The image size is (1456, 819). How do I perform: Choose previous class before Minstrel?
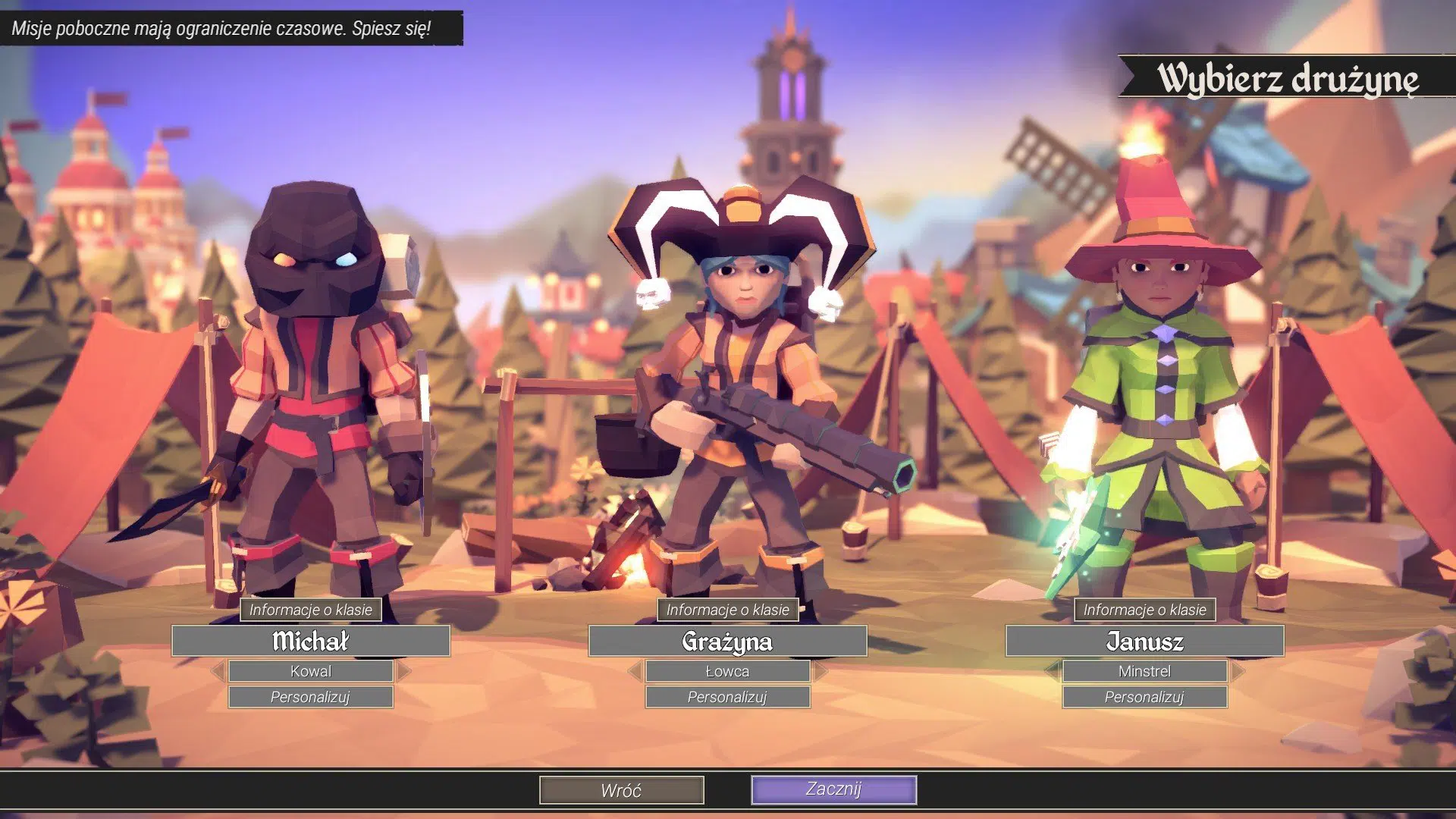coord(1052,671)
